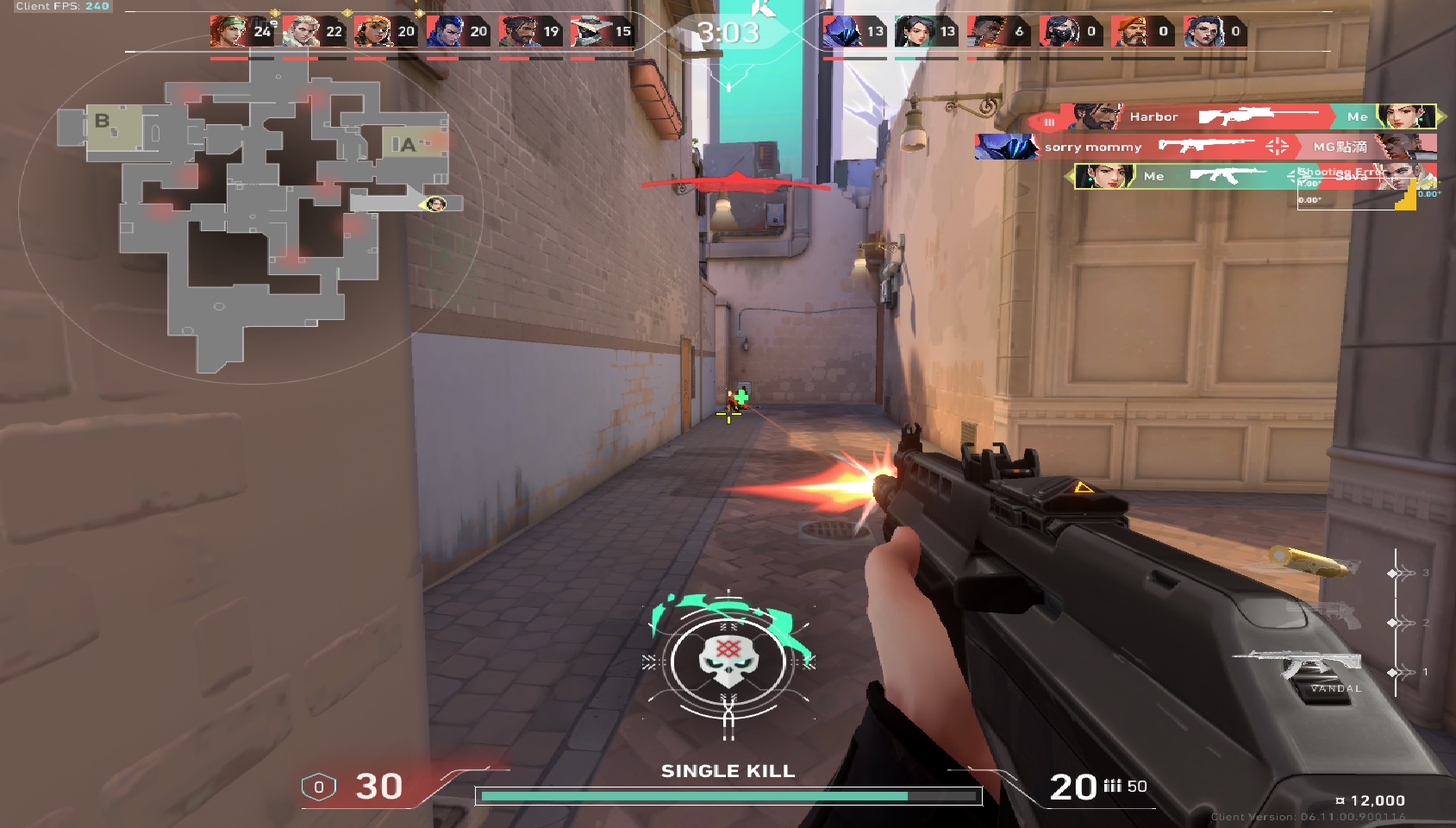Select the A site marker on the minimap
The height and width of the screenshot is (828, 1456).
point(405,144)
